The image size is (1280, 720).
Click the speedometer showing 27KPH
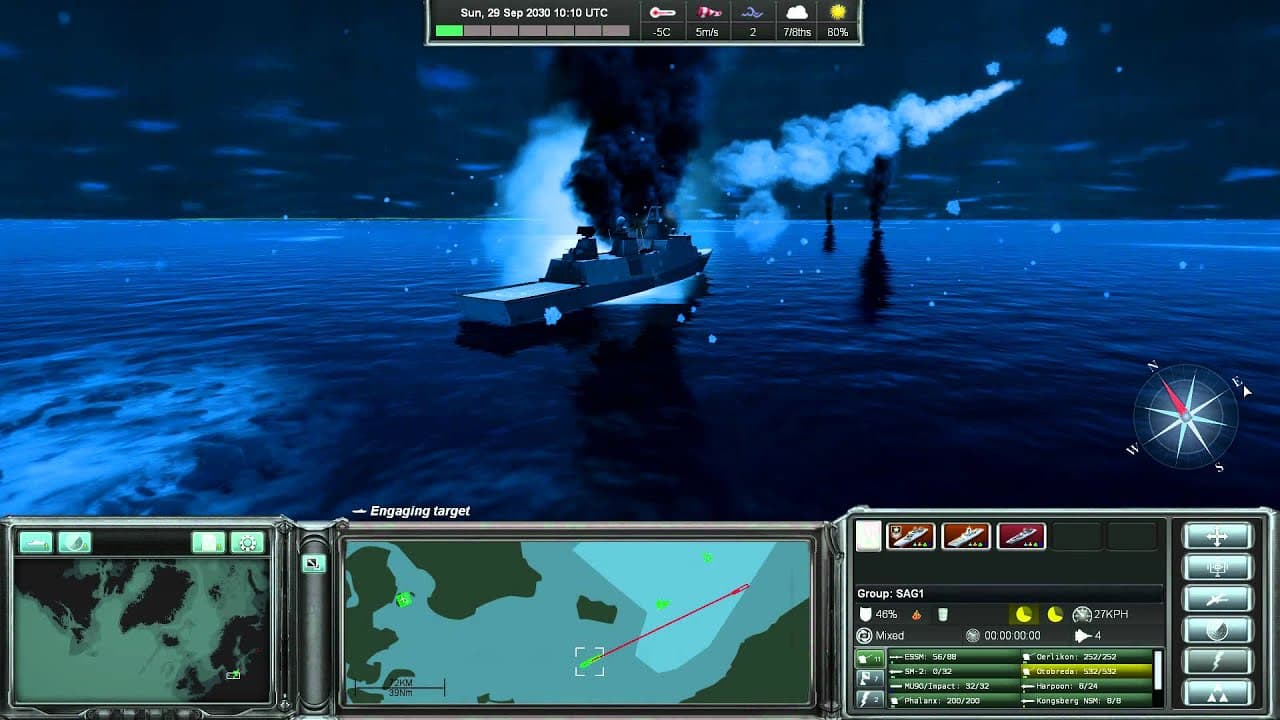coord(1083,614)
